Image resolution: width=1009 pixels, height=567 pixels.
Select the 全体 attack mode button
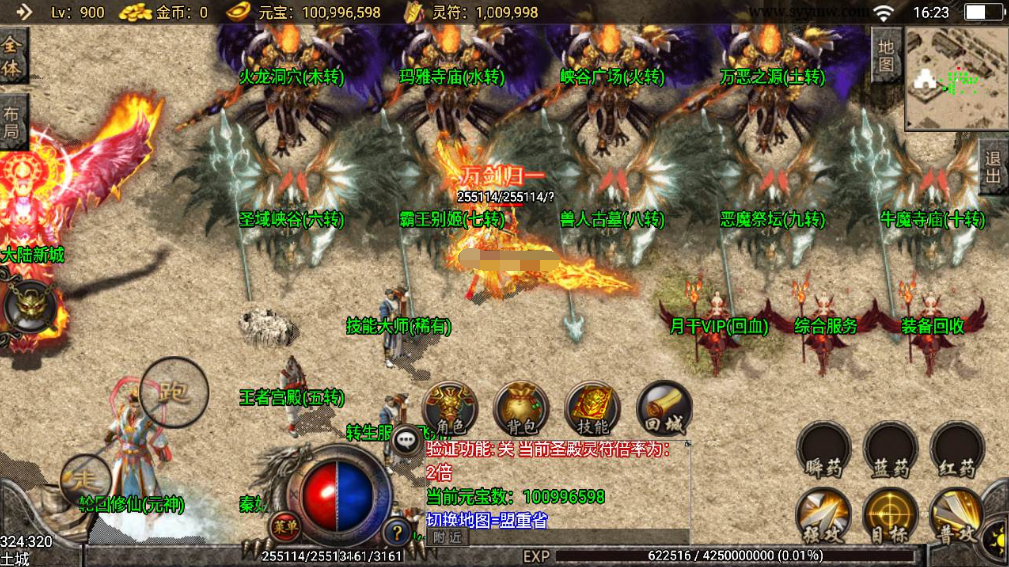[13, 55]
